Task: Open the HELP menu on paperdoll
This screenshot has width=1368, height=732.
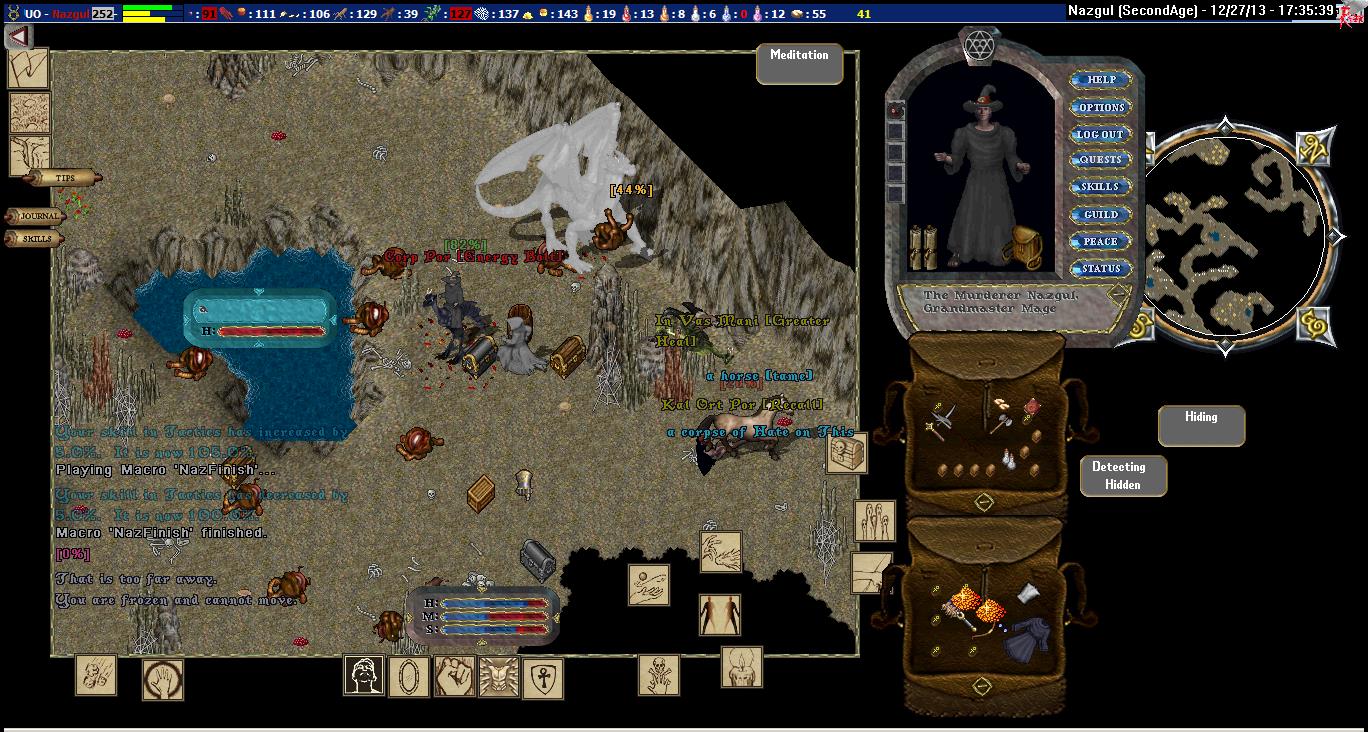Action: (x=1100, y=80)
